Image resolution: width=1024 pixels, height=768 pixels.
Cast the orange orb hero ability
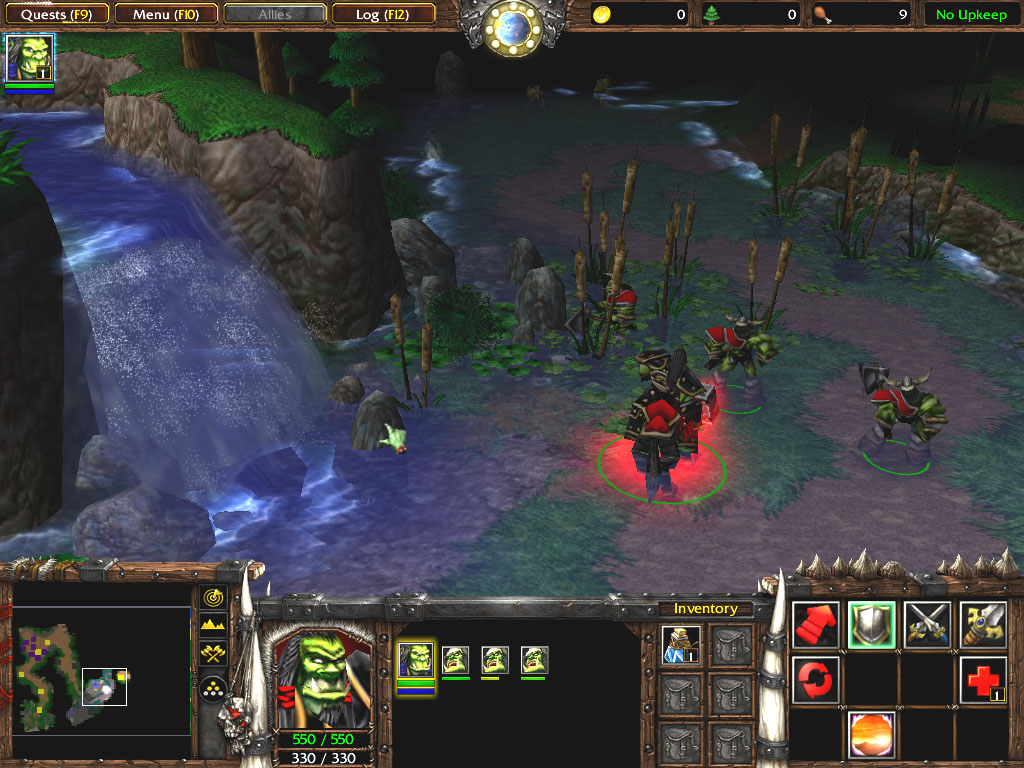872,735
